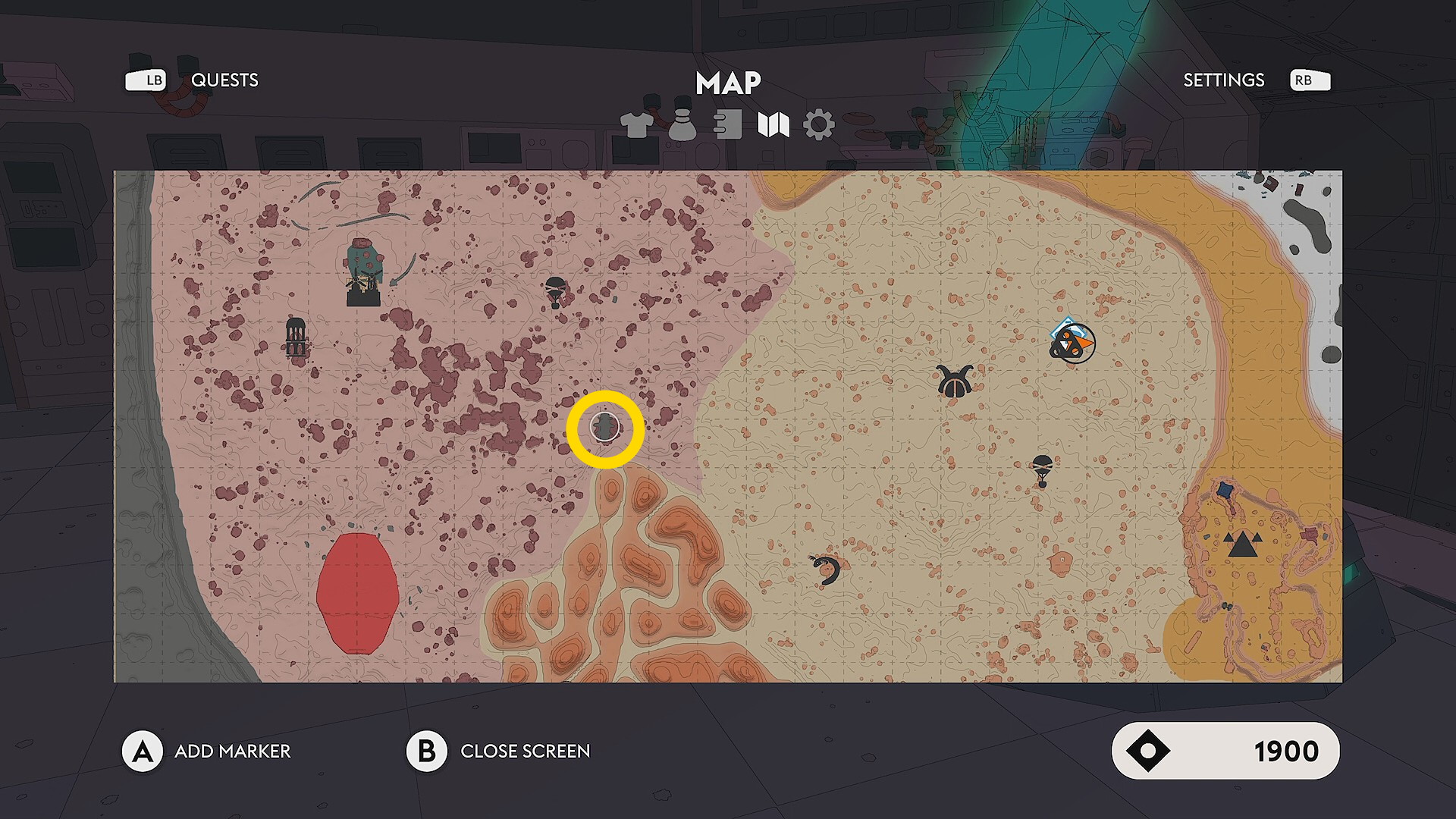Click the cage-like tower map marker
1456x819 pixels.
[x=296, y=337]
